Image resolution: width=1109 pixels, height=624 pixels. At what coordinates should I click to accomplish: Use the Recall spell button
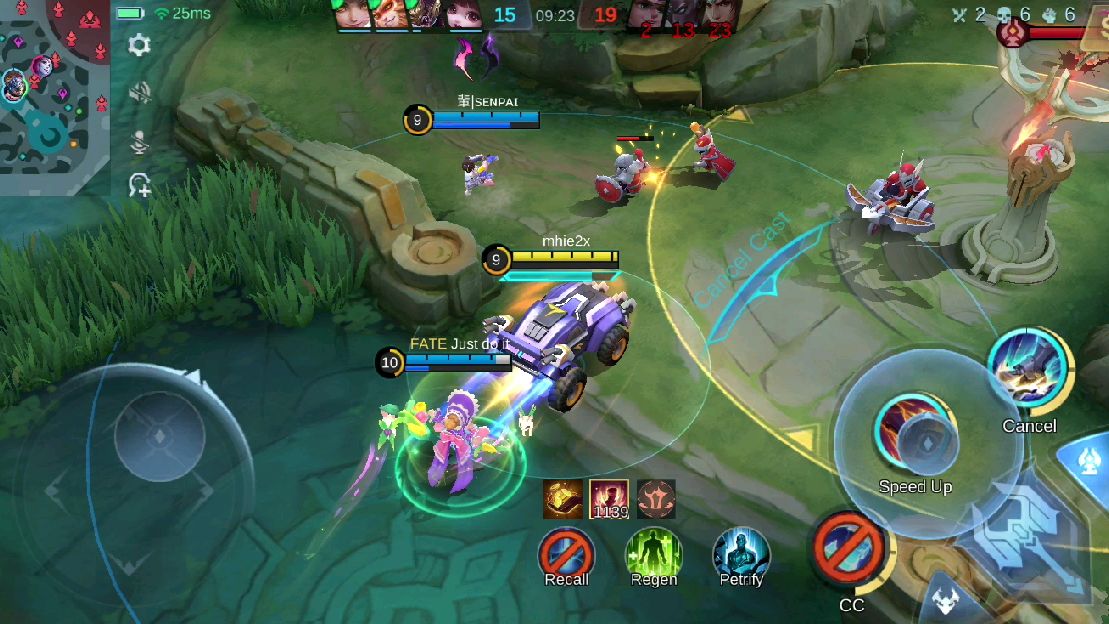[x=566, y=553]
